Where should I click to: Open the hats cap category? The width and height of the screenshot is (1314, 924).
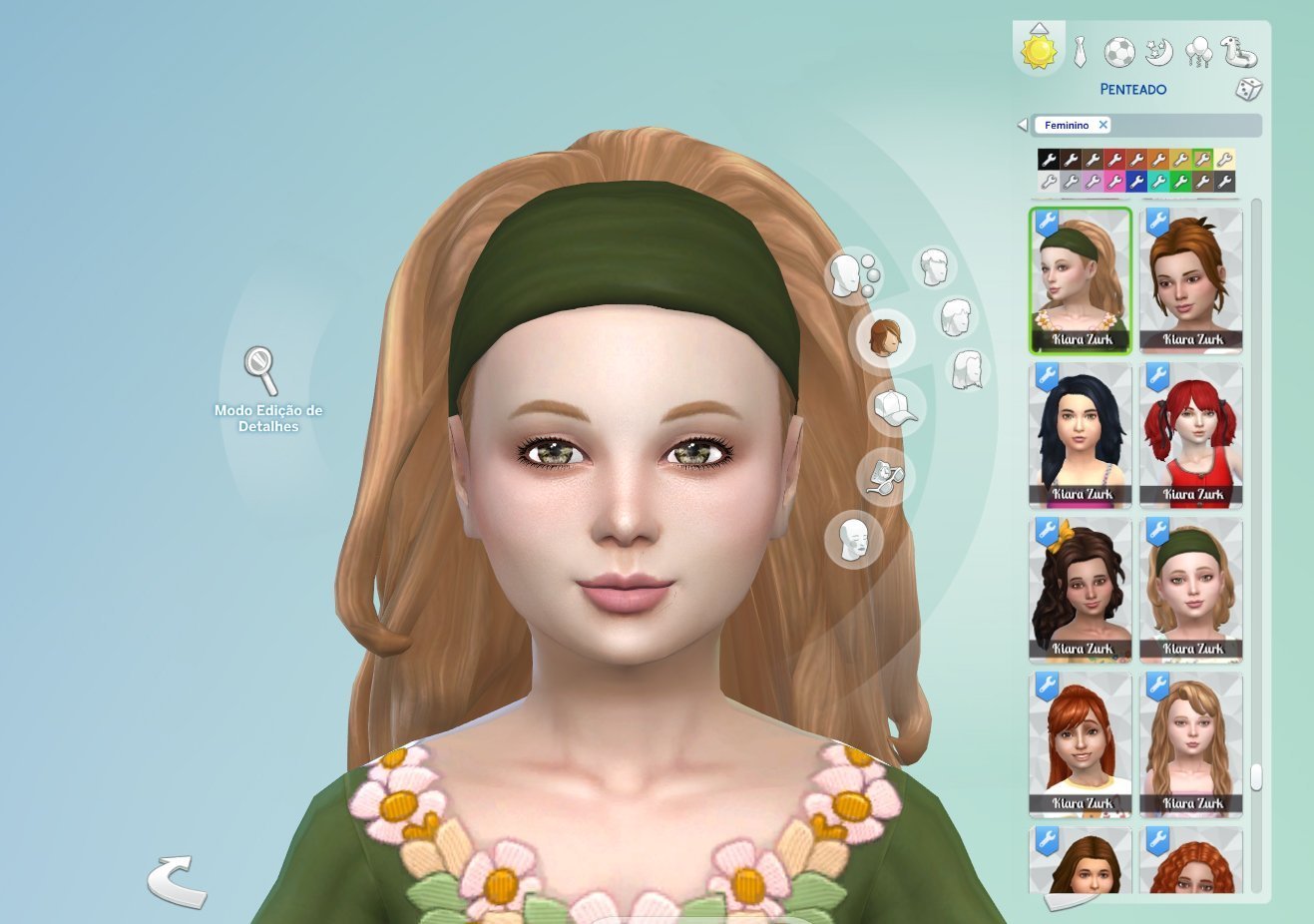(x=895, y=407)
